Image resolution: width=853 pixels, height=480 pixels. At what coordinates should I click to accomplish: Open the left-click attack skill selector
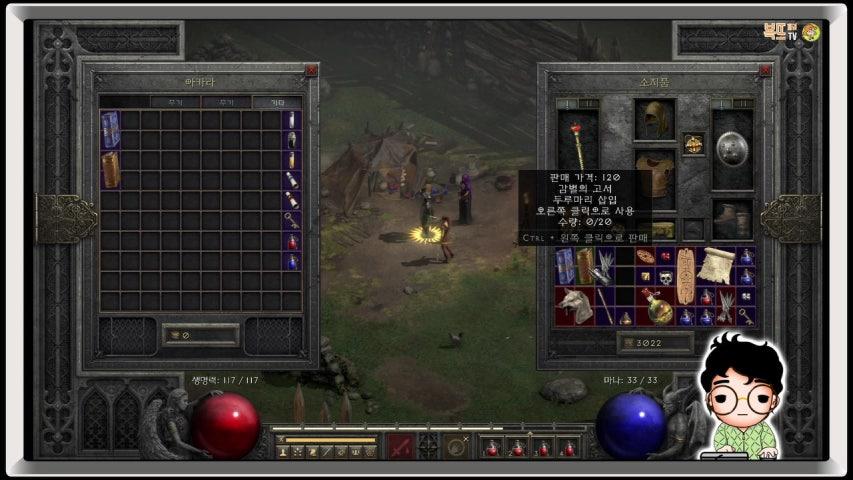click(x=400, y=447)
